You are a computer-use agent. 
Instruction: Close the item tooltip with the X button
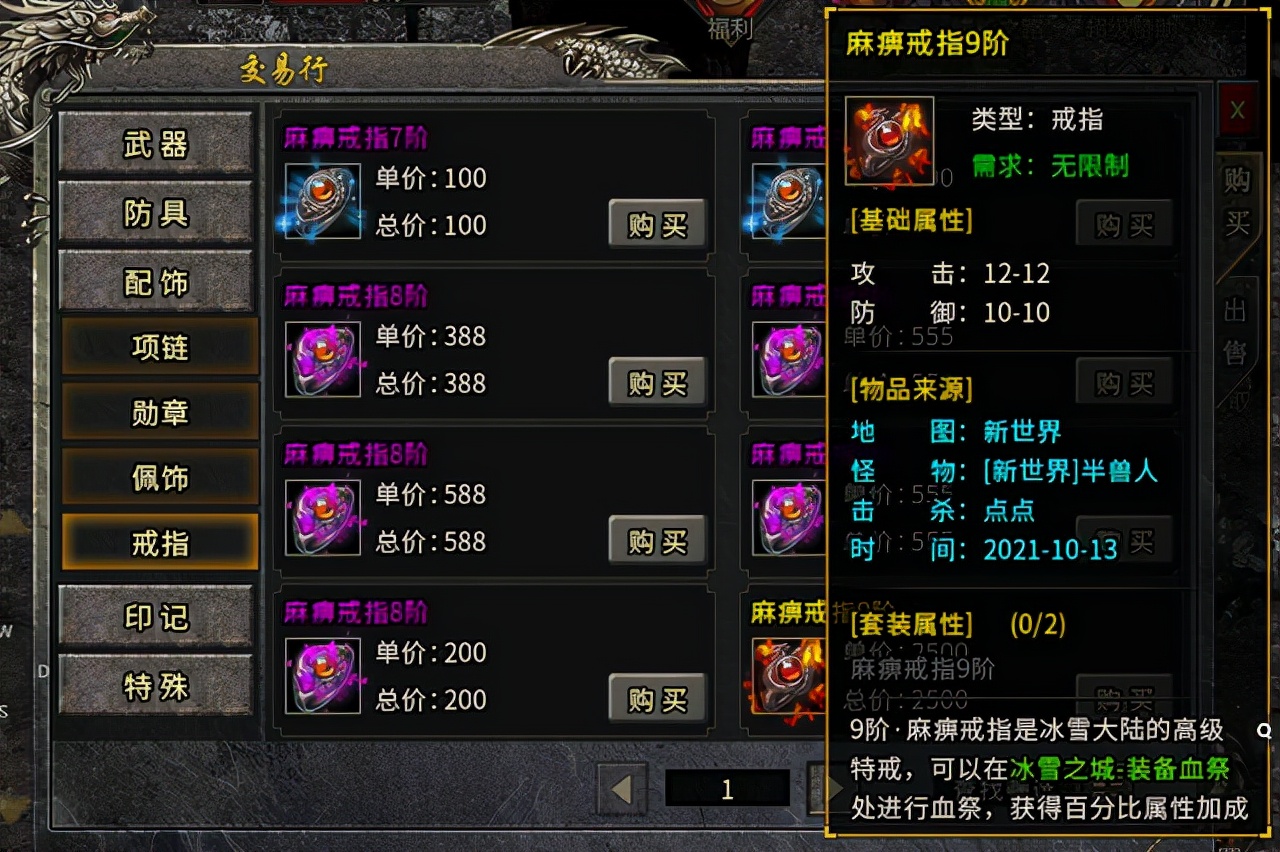(x=1237, y=112)
